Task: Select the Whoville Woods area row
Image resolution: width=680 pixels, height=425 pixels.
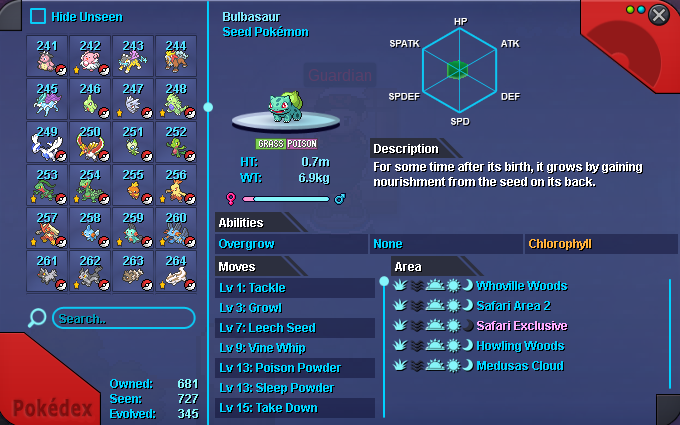Action: click(x=521, y=286)
